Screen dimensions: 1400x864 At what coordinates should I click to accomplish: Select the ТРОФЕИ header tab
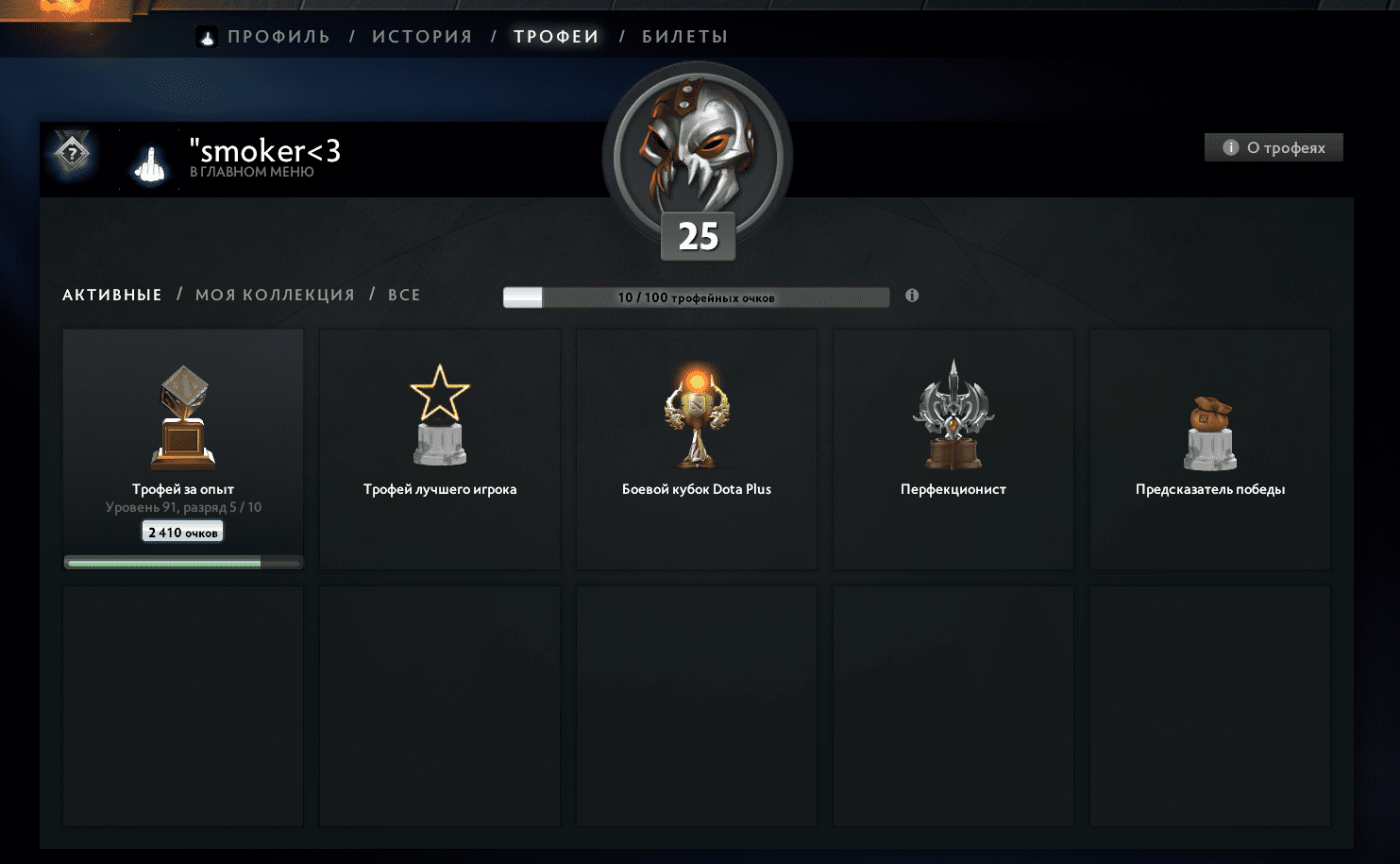pos(556,36)
